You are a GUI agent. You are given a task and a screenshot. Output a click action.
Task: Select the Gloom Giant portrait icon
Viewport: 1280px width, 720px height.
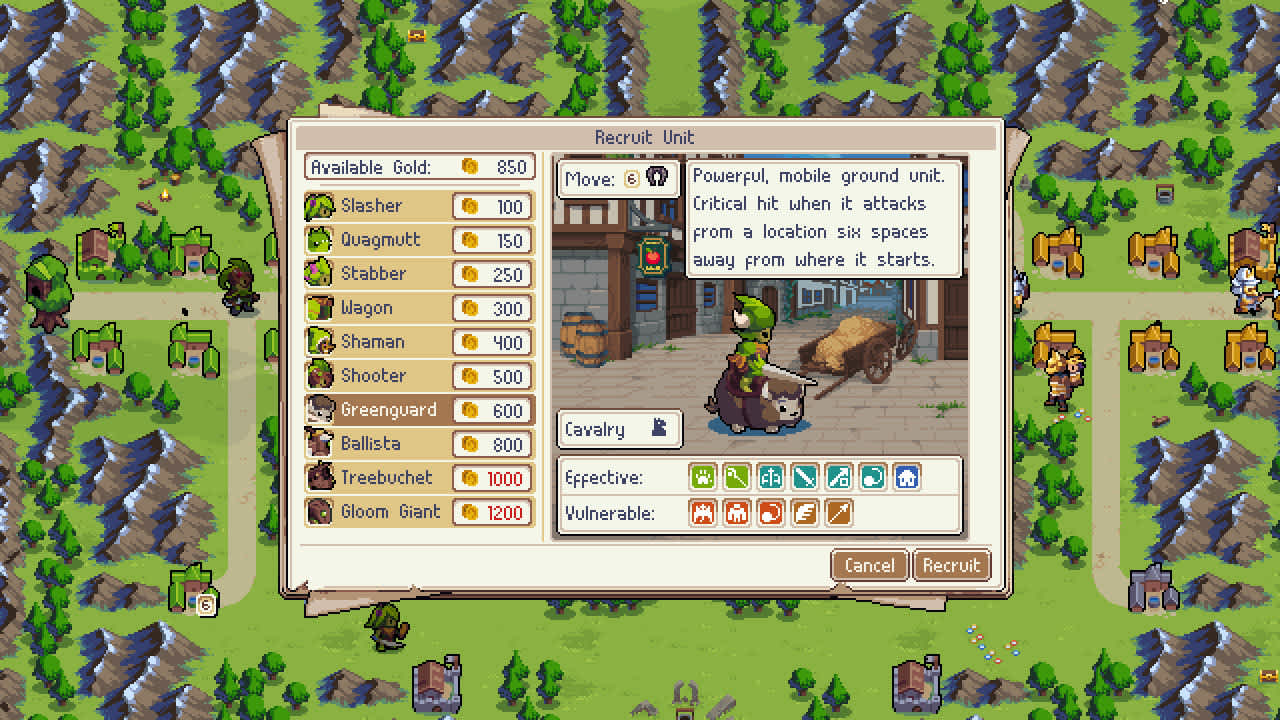tap(318, 512)
